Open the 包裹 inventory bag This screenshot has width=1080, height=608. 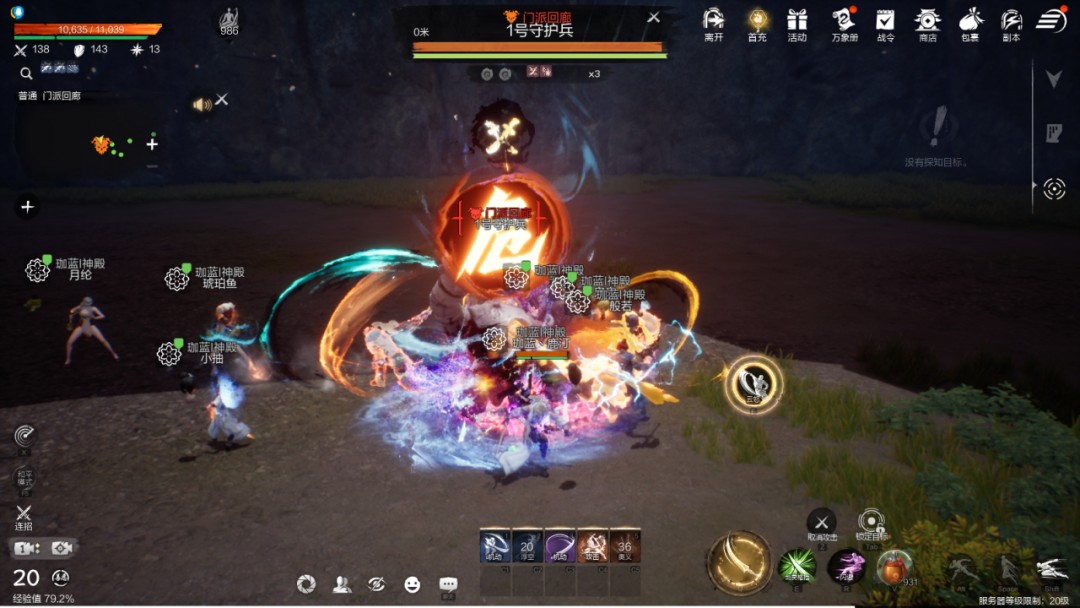pyautogui.click(x=969, y=21)
